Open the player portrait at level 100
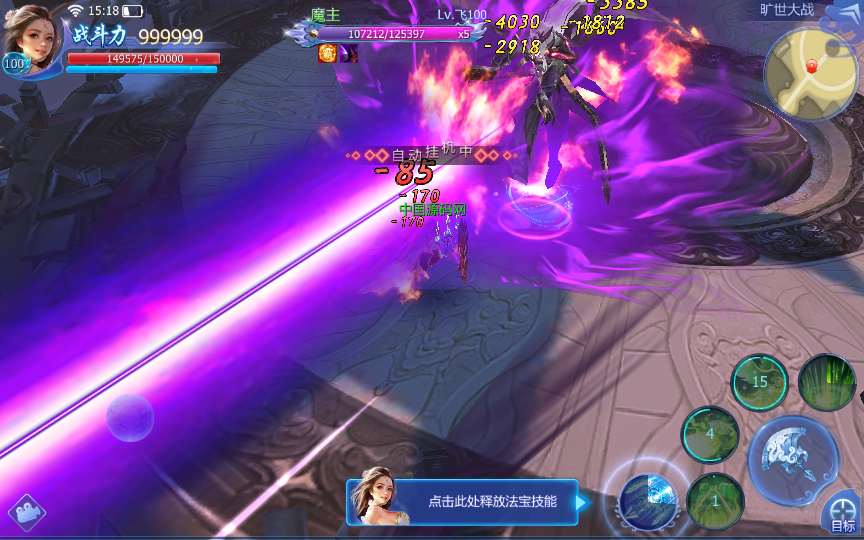Screen dimensions: 864x540 32,38
